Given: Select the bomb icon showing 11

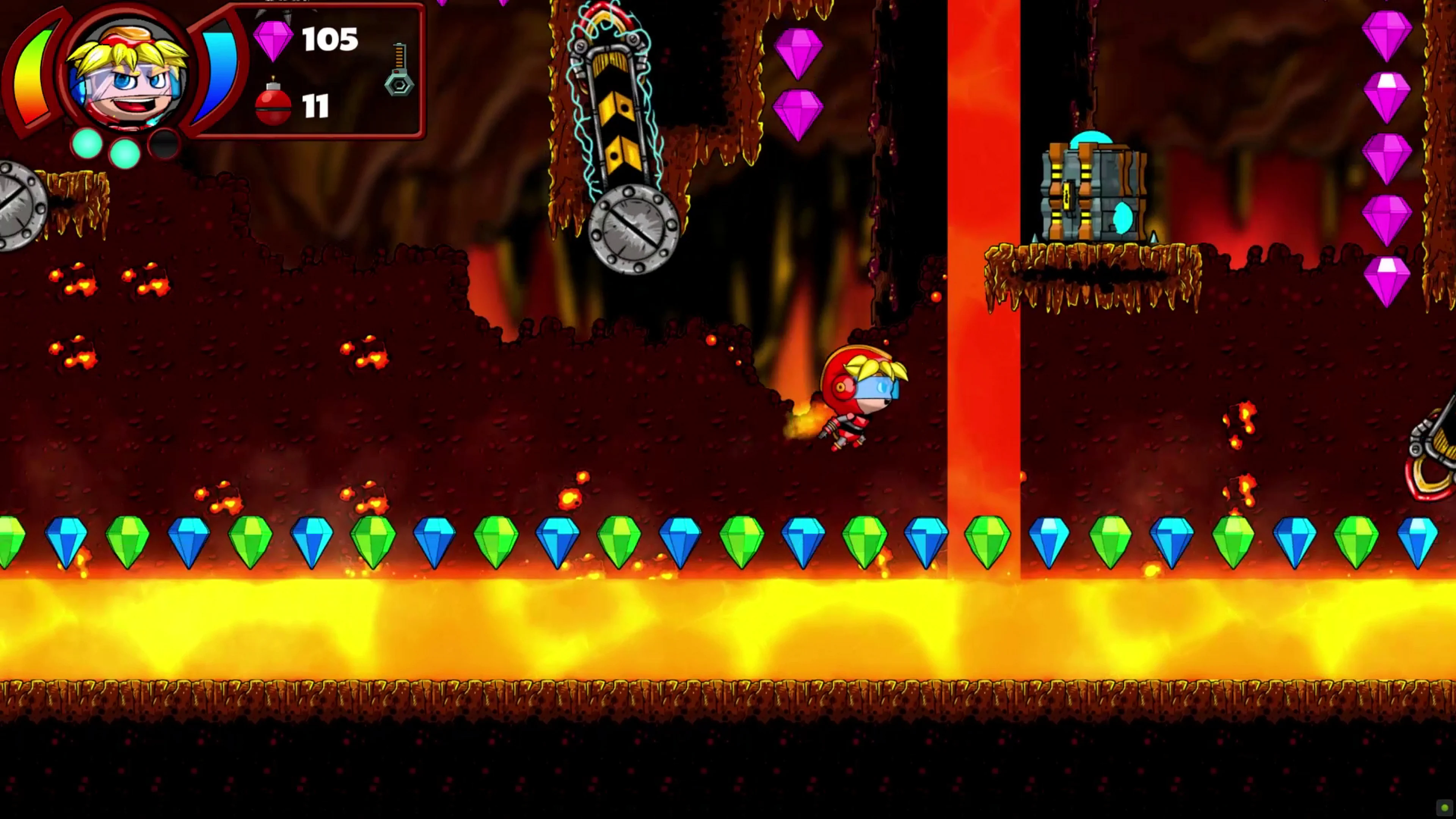Looking at the screenshot, I should 273,106.
